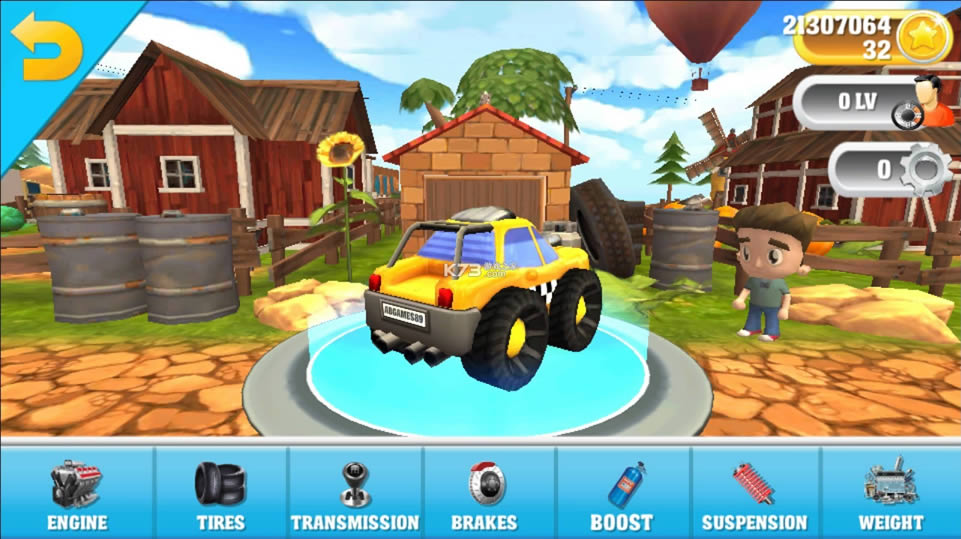Click the gold star coin icon
Image resolution: width=961 pixels, height=539 pixels.
922,38
